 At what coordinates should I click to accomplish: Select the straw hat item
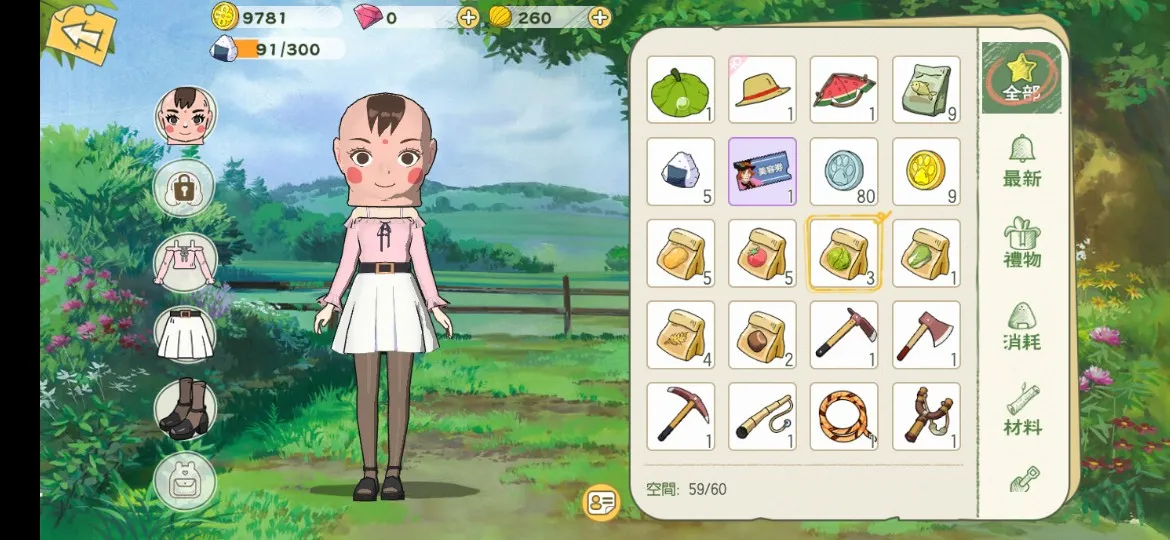[x=762, y=89]
